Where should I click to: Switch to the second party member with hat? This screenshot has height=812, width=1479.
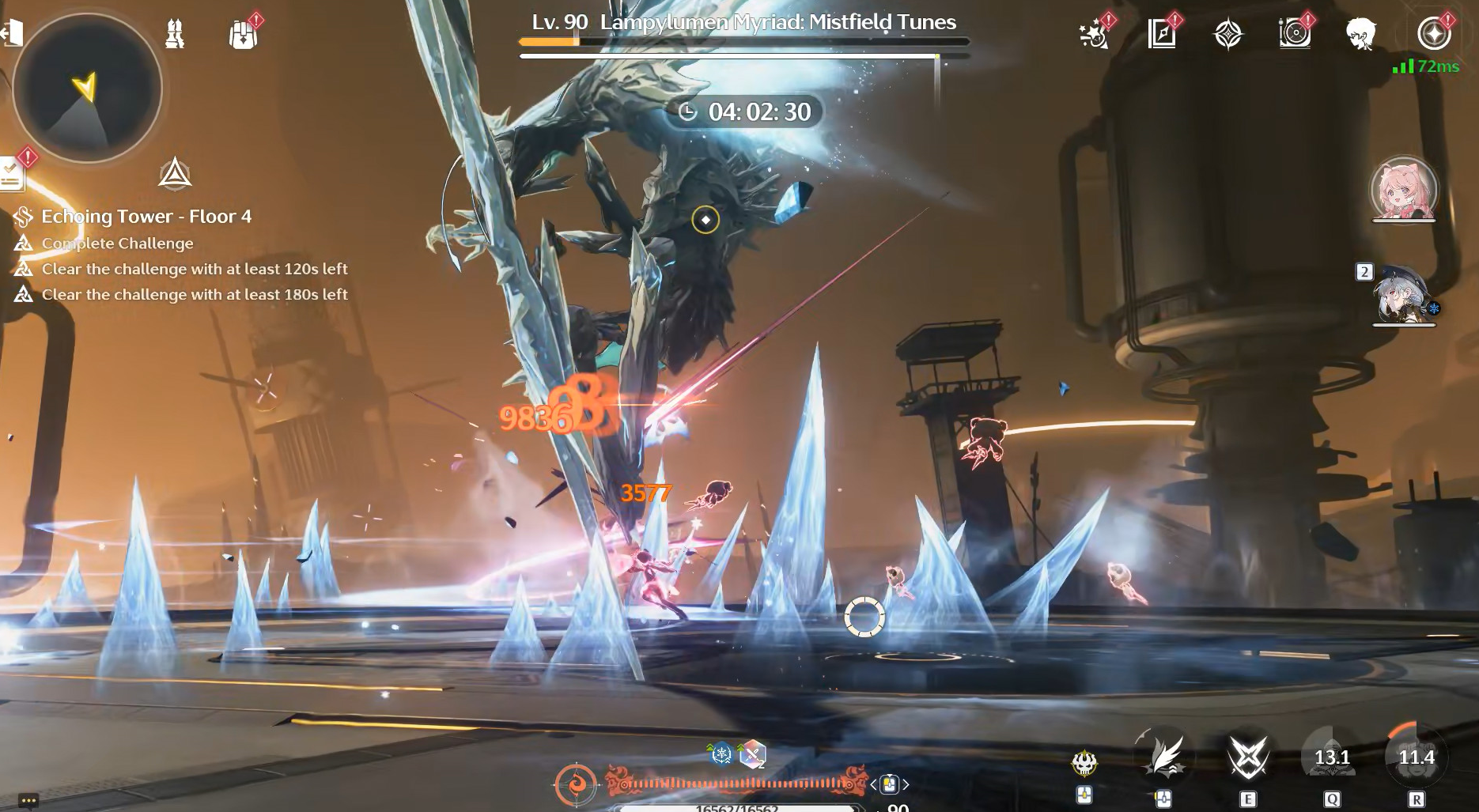tap(1404, 295)
